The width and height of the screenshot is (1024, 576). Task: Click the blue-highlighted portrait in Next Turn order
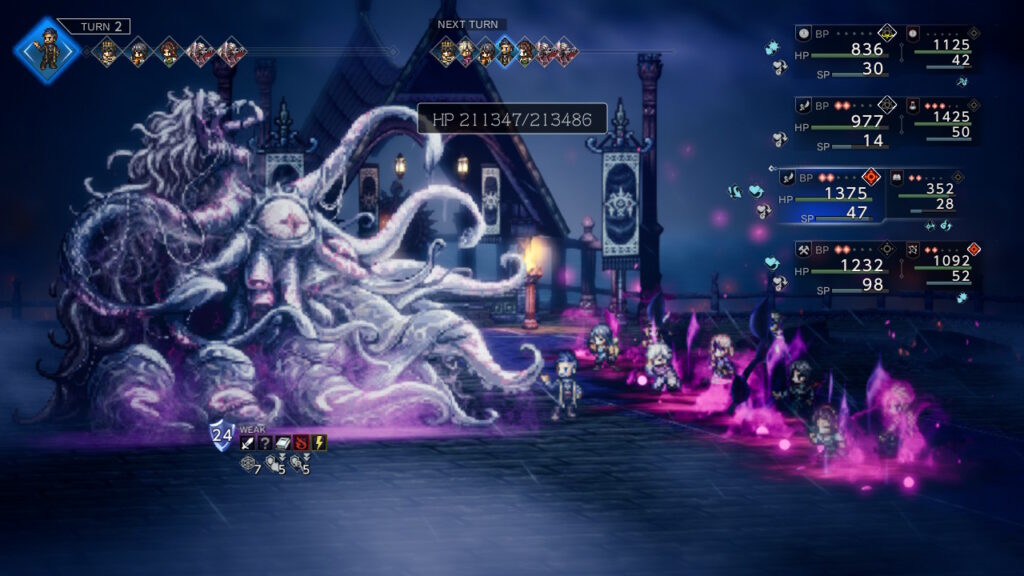(505, 50)
